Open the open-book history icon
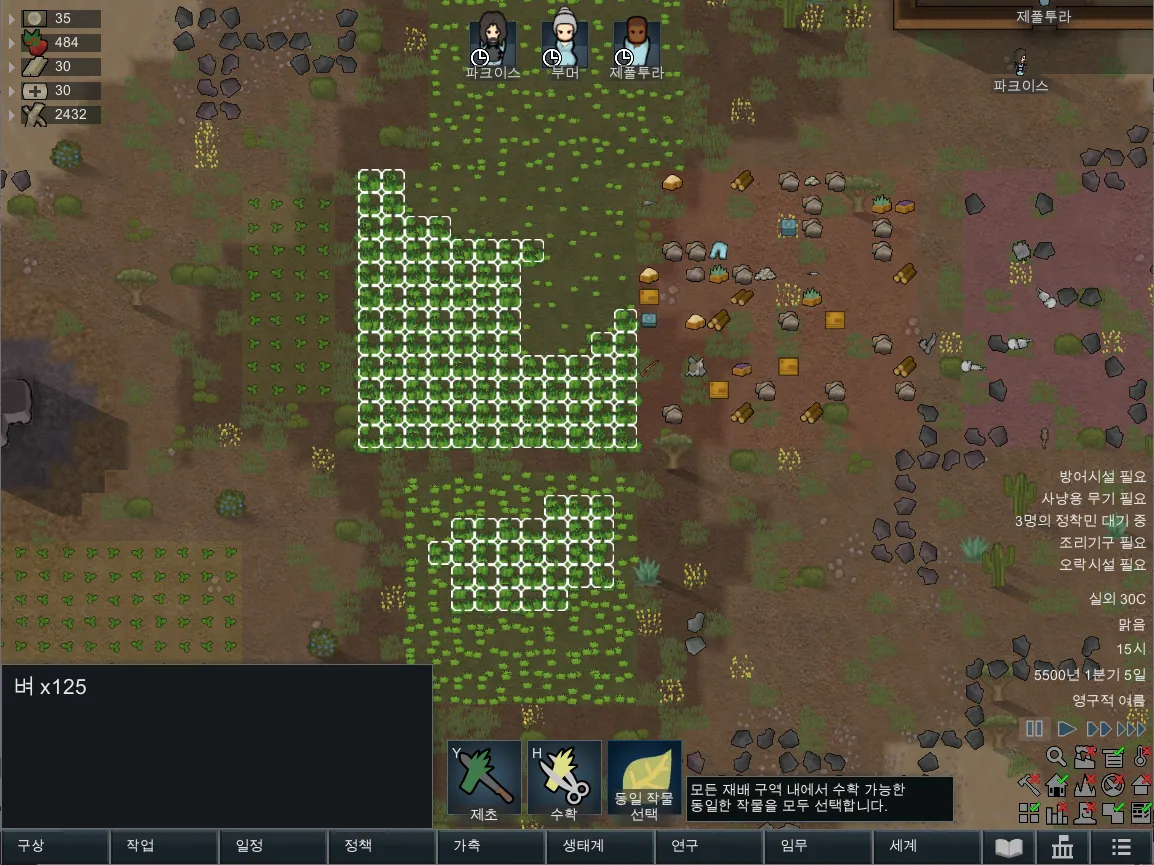Image resolution: width=1154 pixels, height=865 pixels. pyautogui.click(x=1009, y=847)
